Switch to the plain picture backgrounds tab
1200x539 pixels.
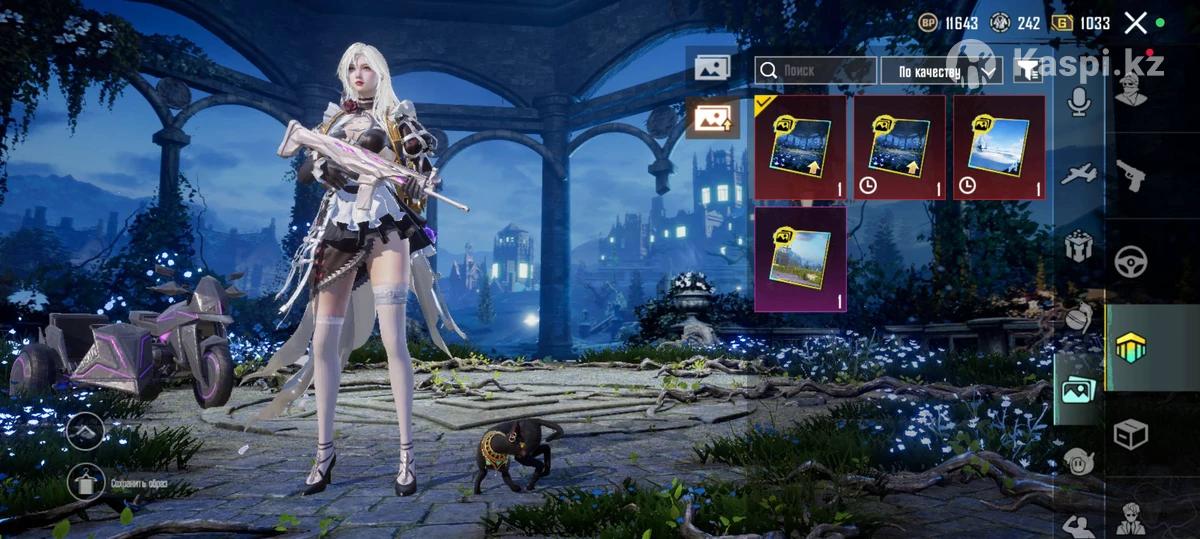coord(712,68)
